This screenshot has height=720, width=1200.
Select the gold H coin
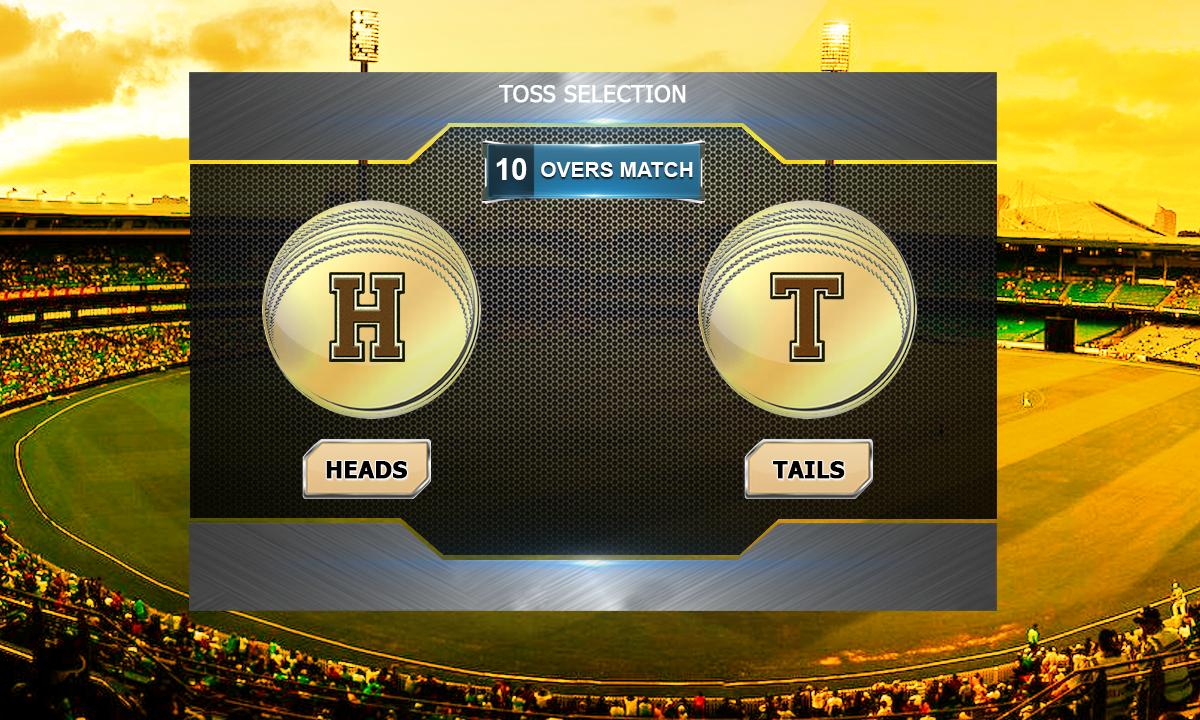coord(370,306)
